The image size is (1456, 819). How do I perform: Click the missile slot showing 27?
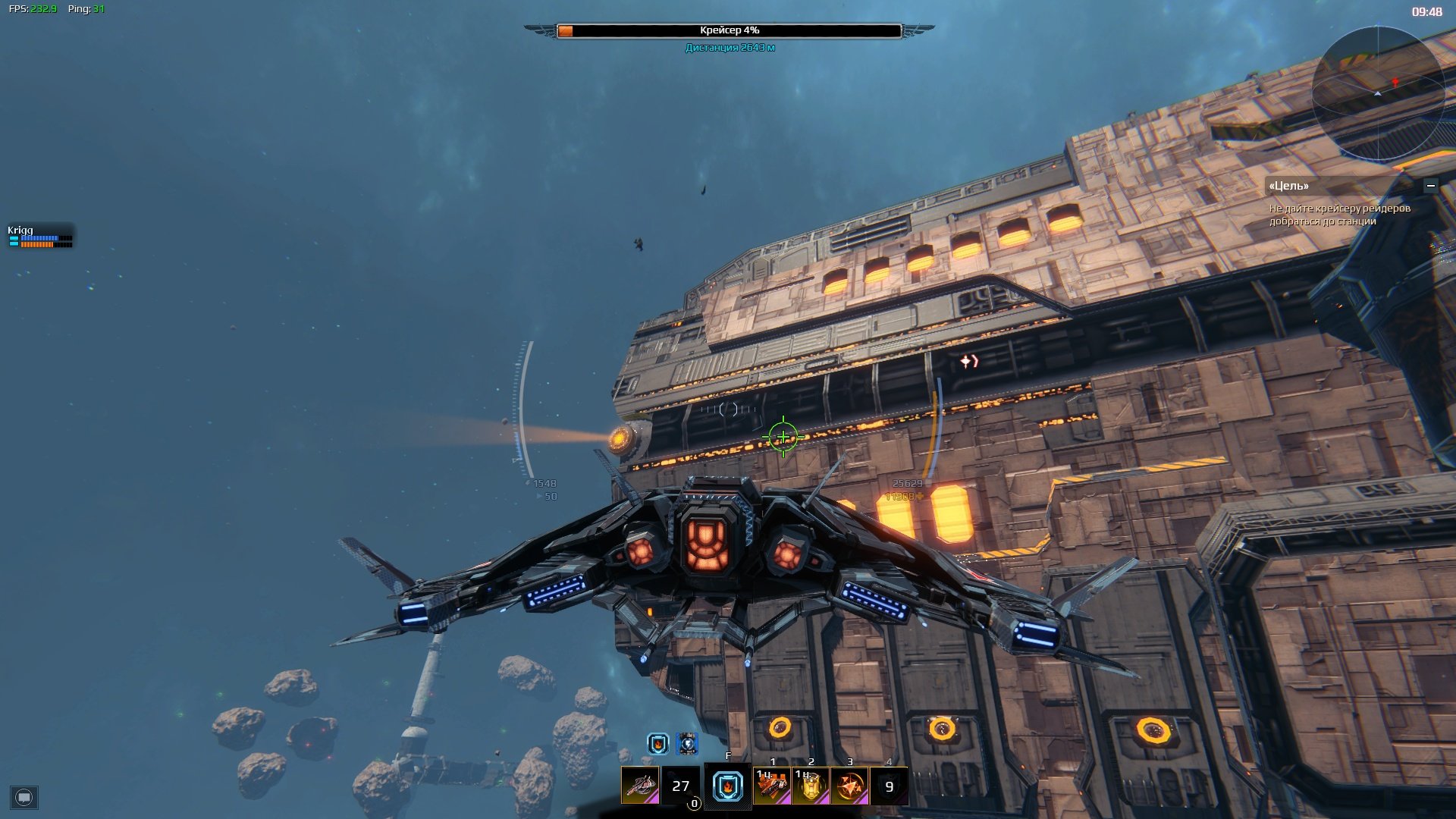coord(680,786)
